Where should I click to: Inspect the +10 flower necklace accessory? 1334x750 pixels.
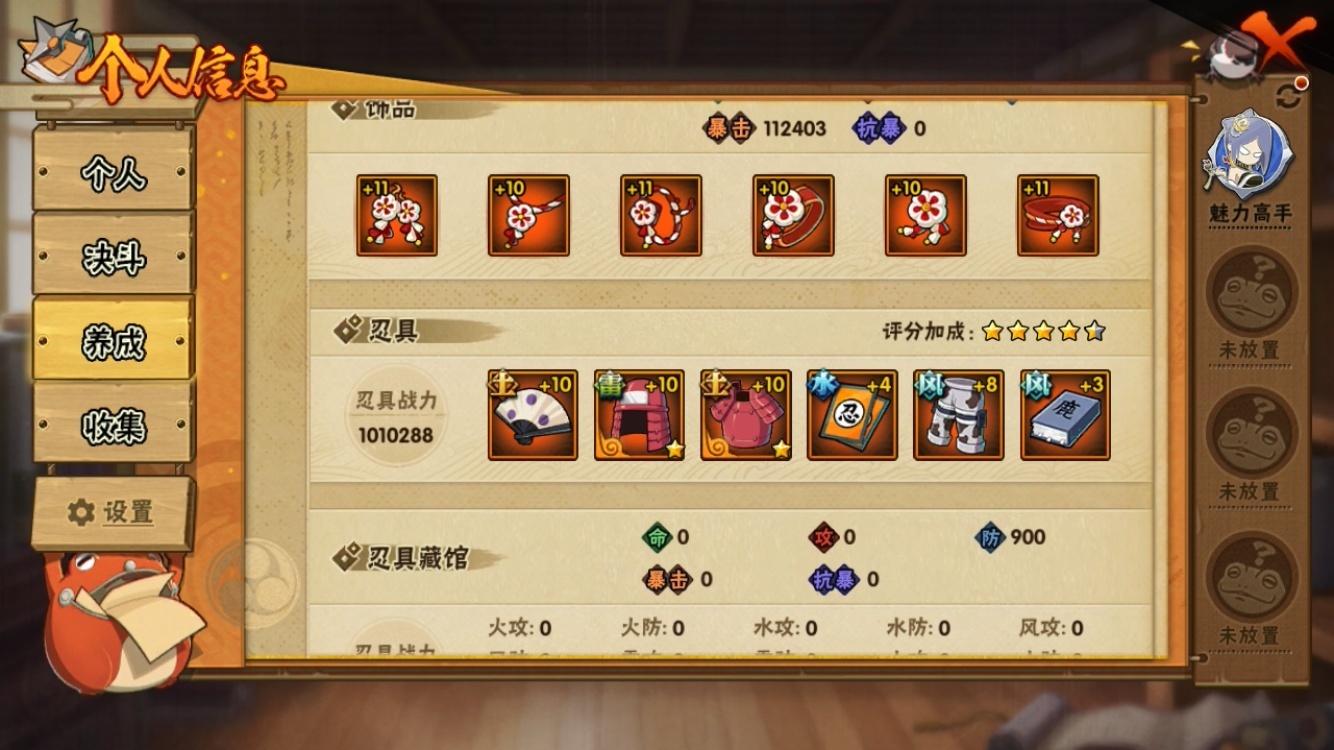click(x=528, y=215)
